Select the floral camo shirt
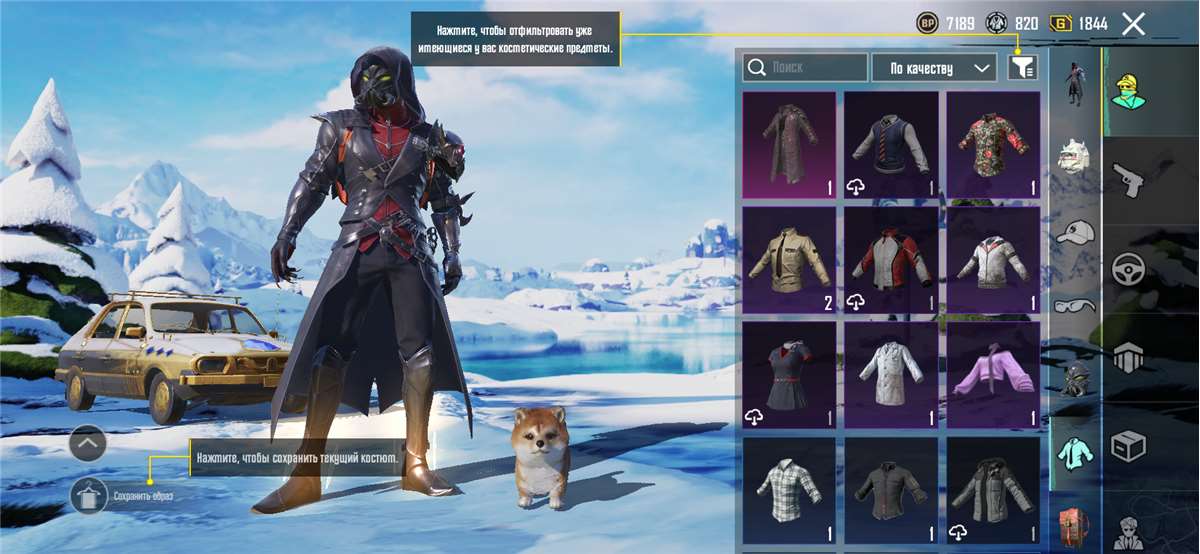This screenshot has height=554, width=1200. pos(993,145)
